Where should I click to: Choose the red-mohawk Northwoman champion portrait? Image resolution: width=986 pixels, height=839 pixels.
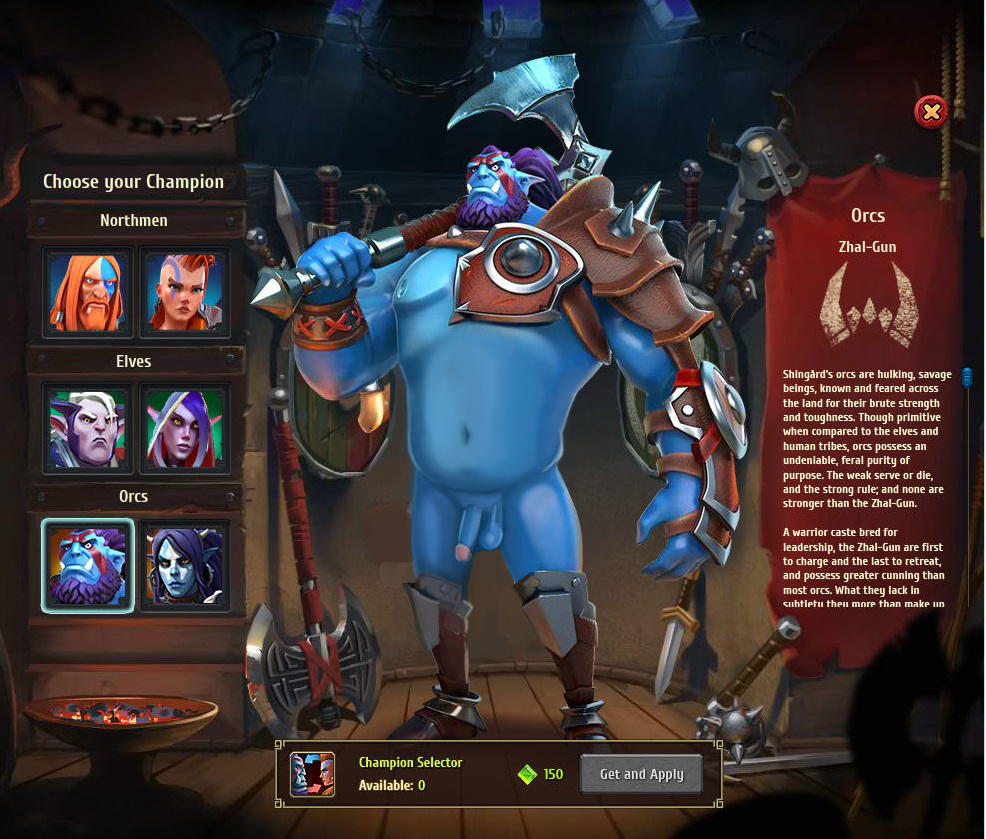tap(185, 292)
